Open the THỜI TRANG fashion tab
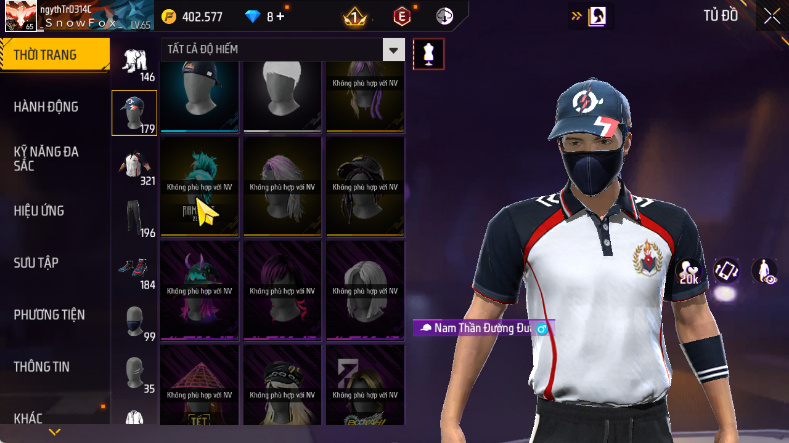Screen dimensions: 789x443 [x=48, y=55]
